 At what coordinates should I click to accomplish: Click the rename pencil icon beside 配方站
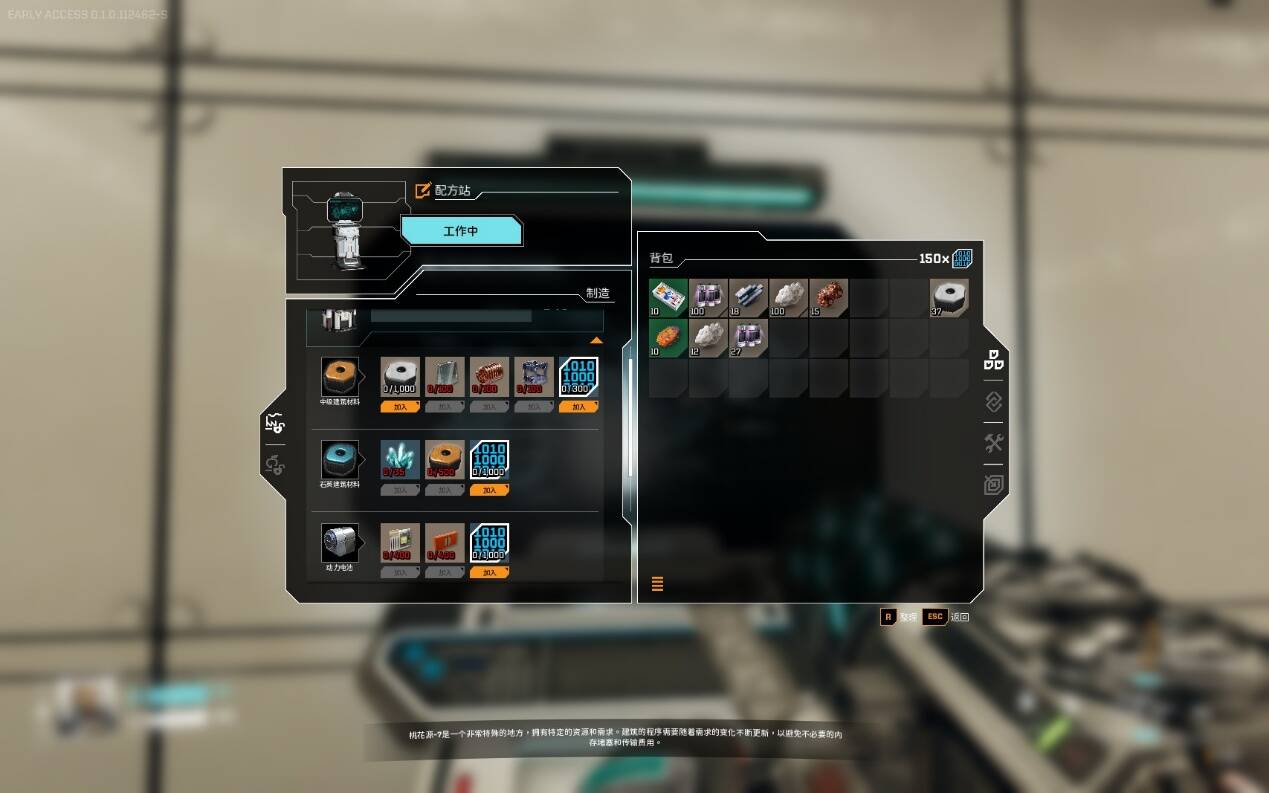coord(423,190)
